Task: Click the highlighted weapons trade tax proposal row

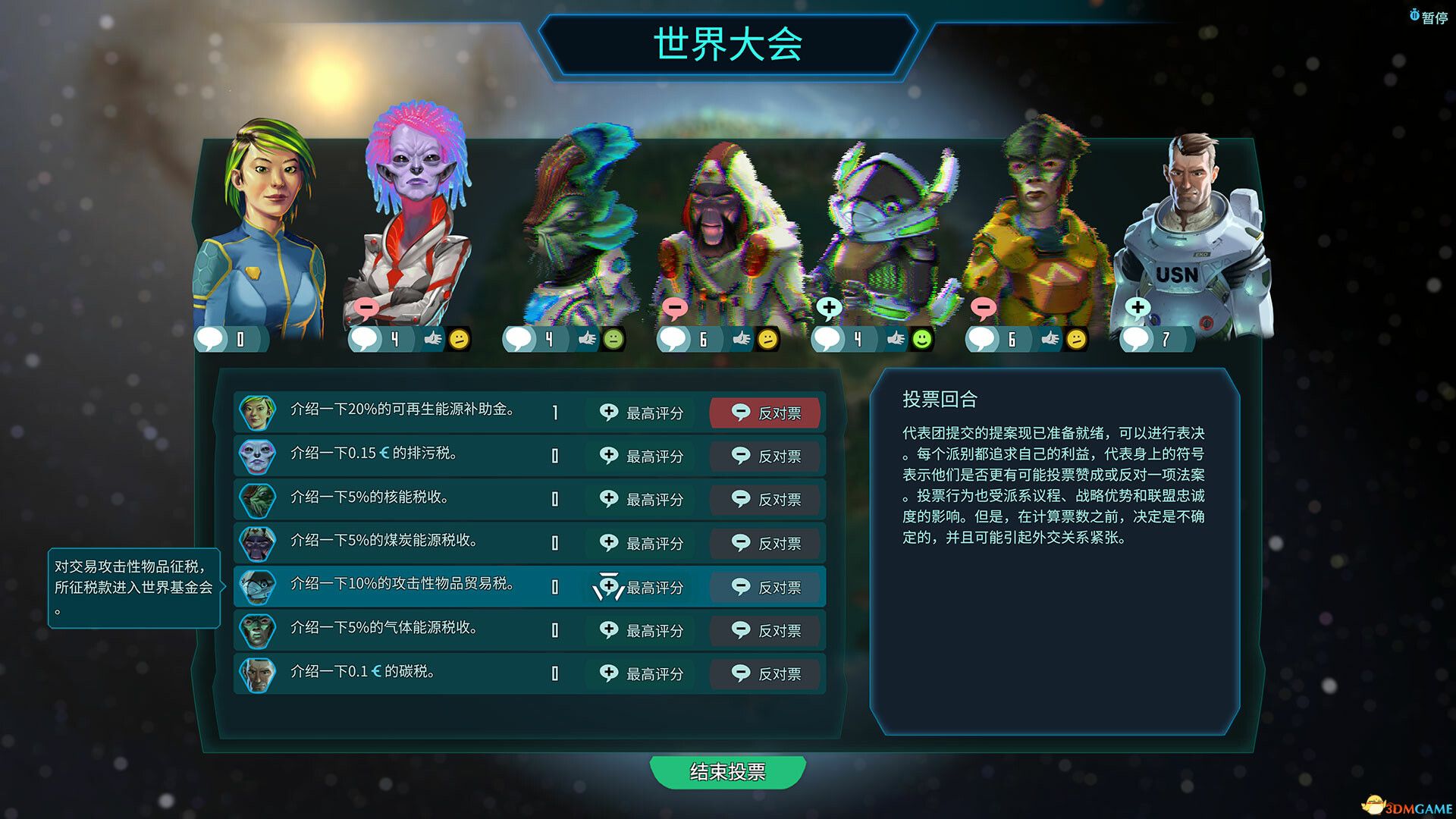Action: (425, 586)
